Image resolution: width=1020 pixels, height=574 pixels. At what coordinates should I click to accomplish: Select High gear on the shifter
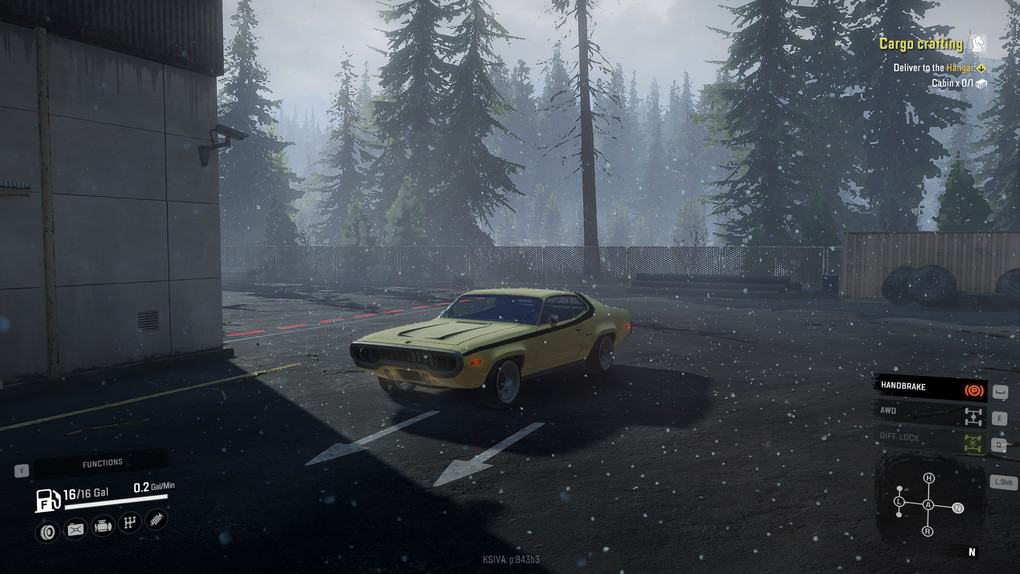pyautogui.click(x=928, y=478)
